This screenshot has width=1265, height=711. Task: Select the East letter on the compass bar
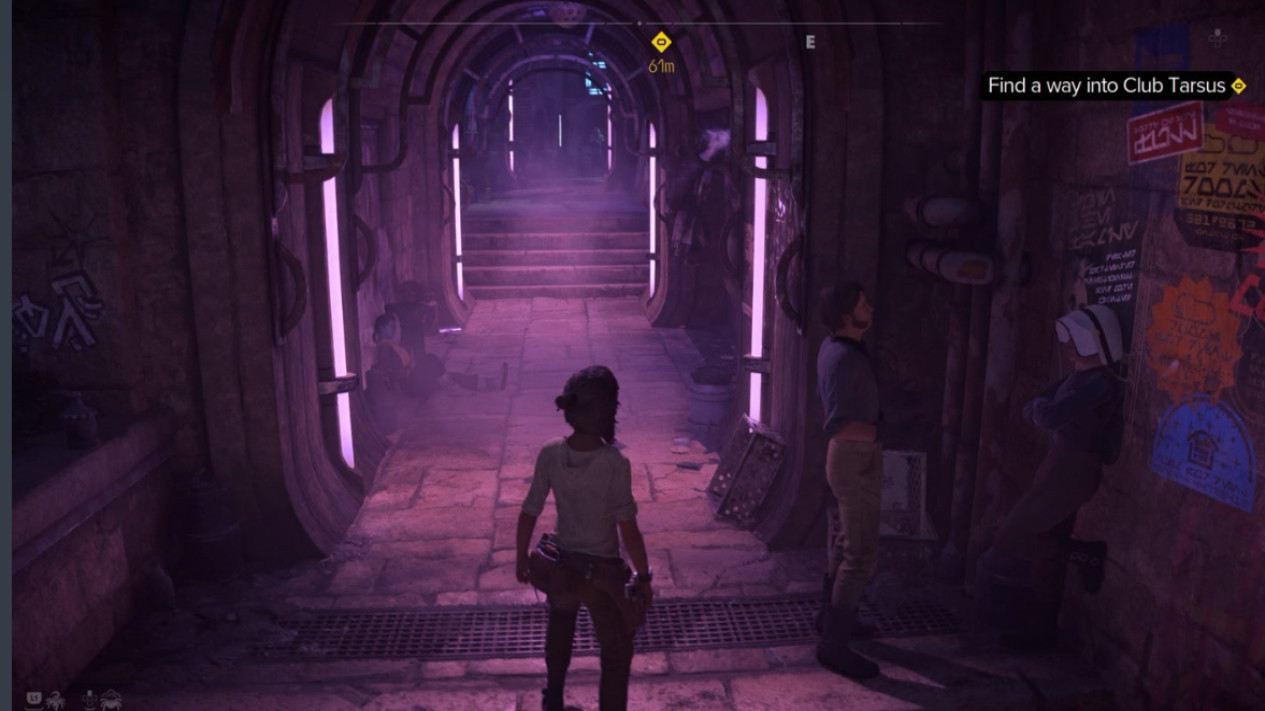810,42
